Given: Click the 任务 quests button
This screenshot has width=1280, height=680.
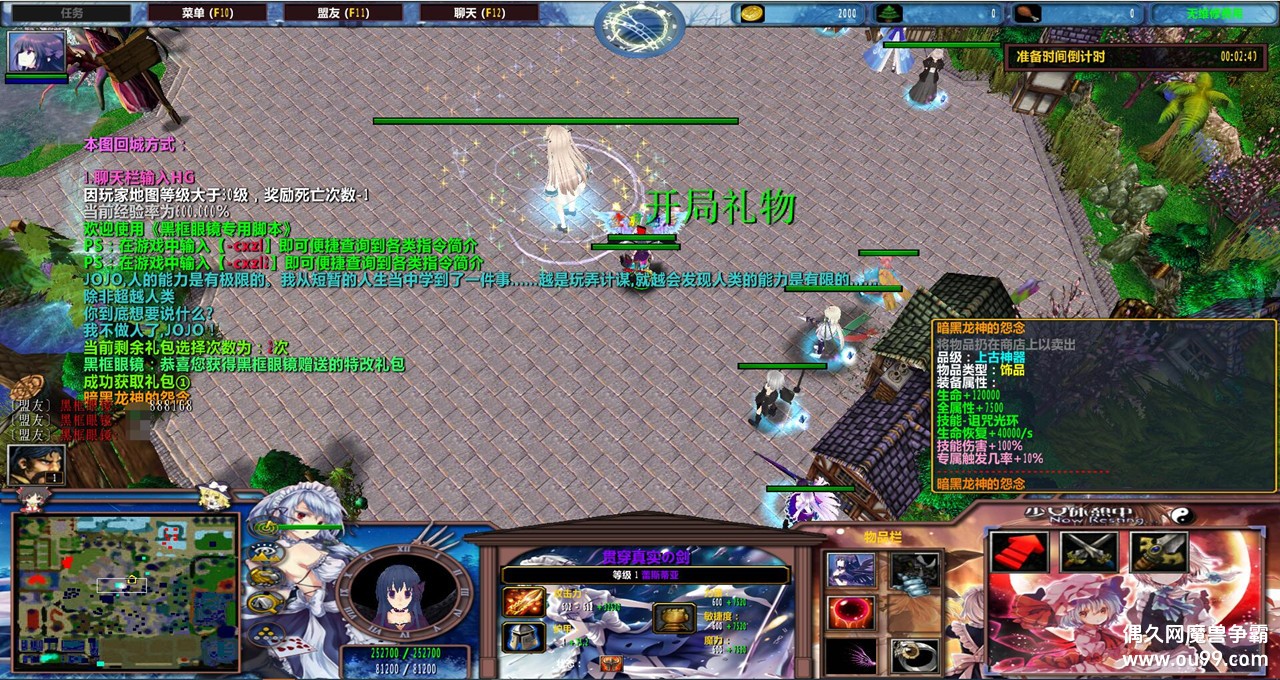Looking at the screenshot, I should pos(71,13).
